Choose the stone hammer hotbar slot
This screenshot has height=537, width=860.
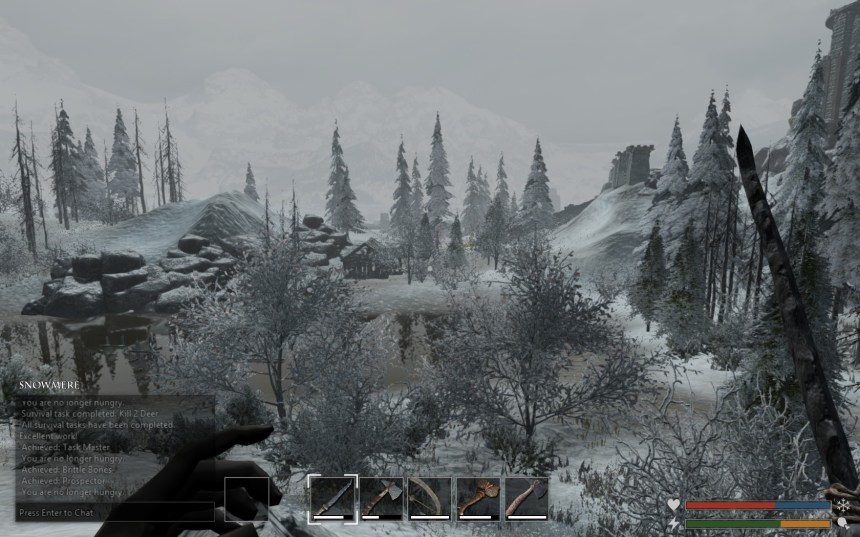(478, 497)
